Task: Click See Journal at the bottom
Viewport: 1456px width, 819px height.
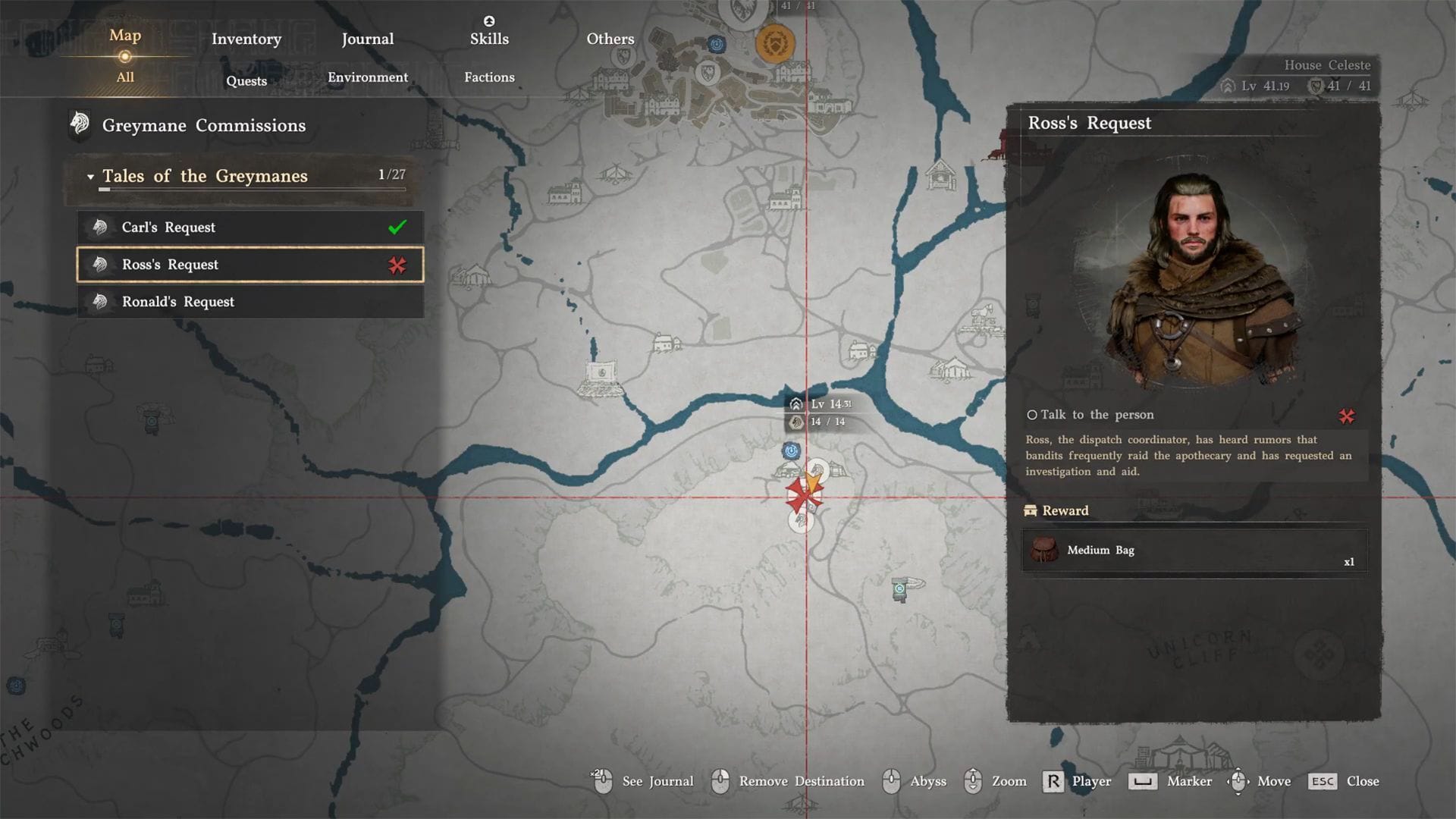Action: coord(657,781)
